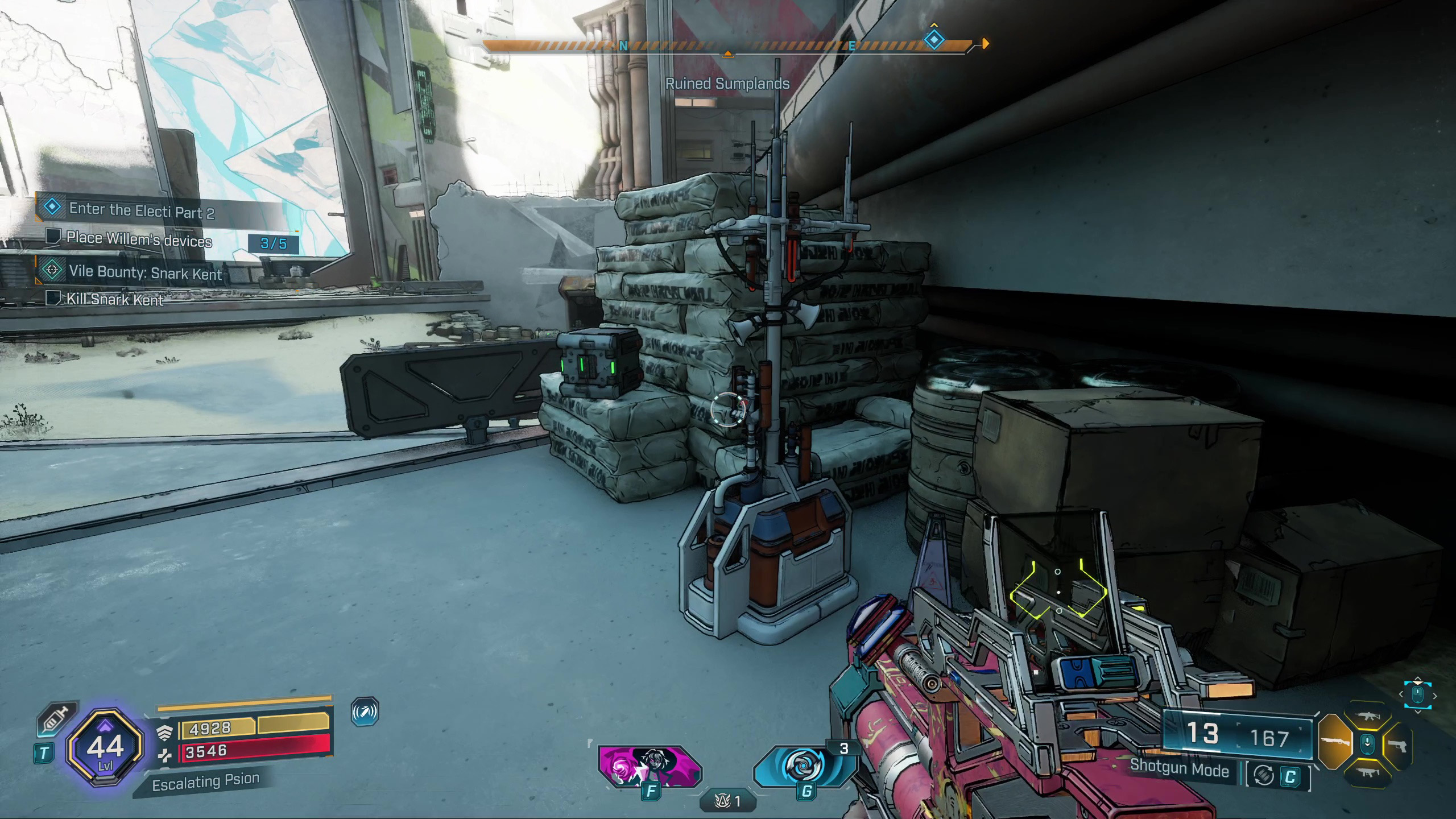Use the blue grenade ordnance icon
Screen dimensions: 1456x819
[x=804, y=766]
